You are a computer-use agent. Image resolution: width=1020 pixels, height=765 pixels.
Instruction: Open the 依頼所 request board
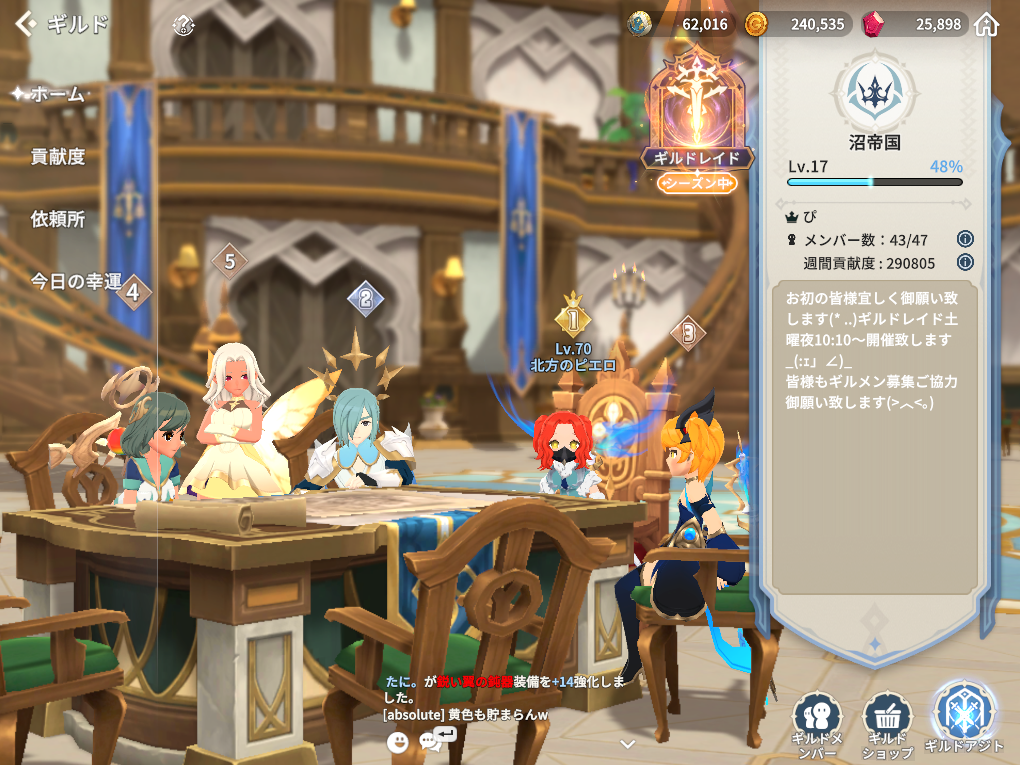58,219
